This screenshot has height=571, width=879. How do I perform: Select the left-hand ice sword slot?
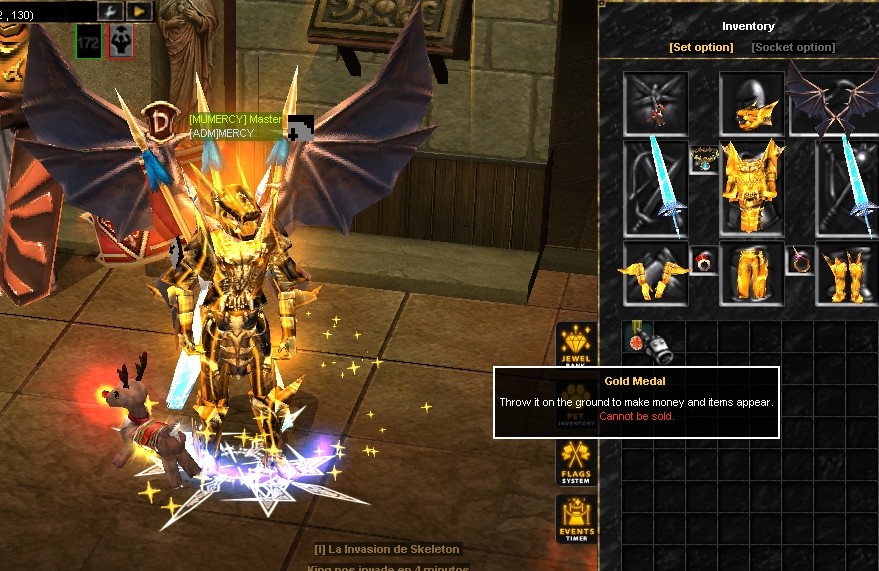655,187
